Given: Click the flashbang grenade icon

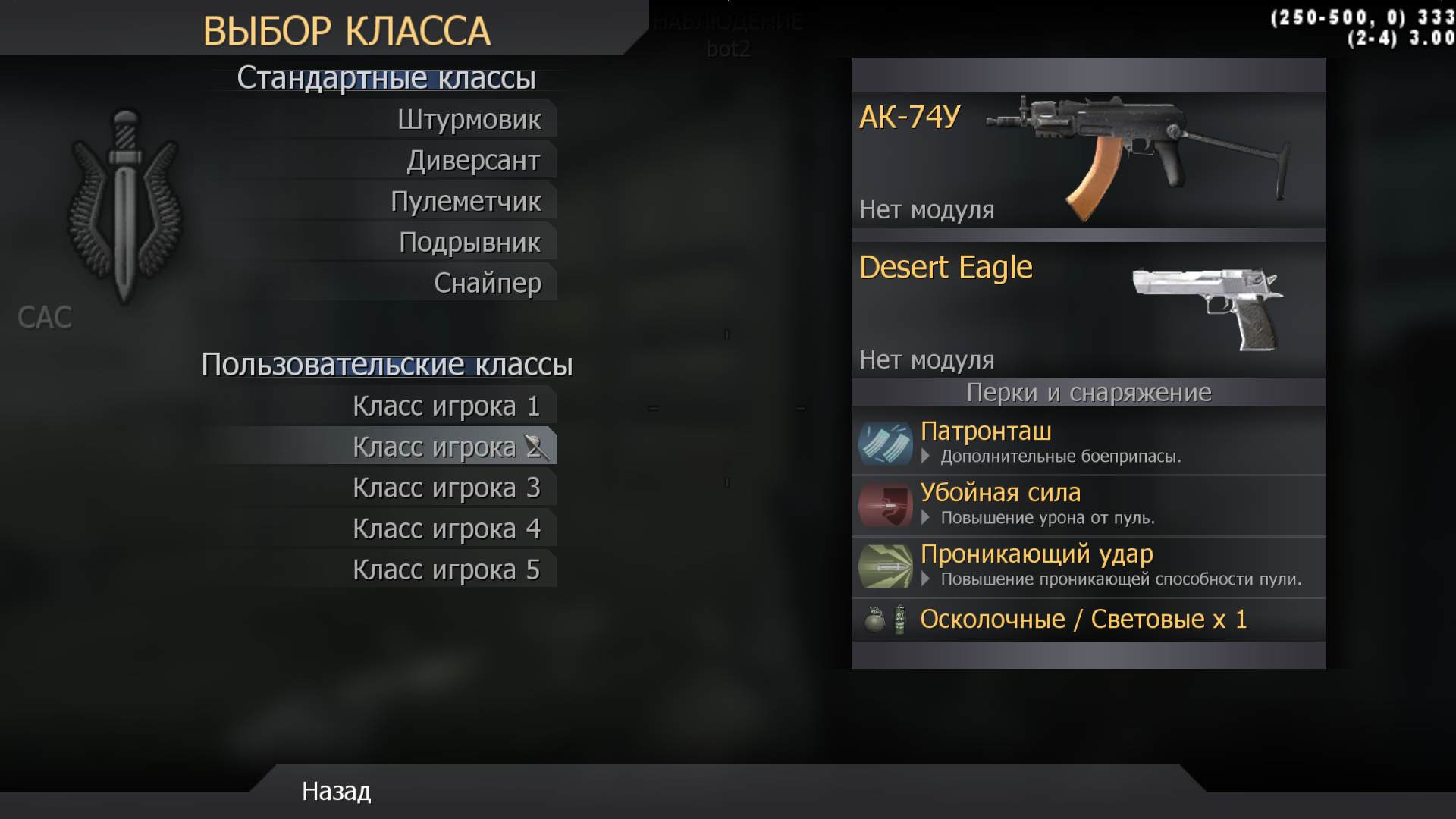Looking at the screenshot, I should point(898,619).
